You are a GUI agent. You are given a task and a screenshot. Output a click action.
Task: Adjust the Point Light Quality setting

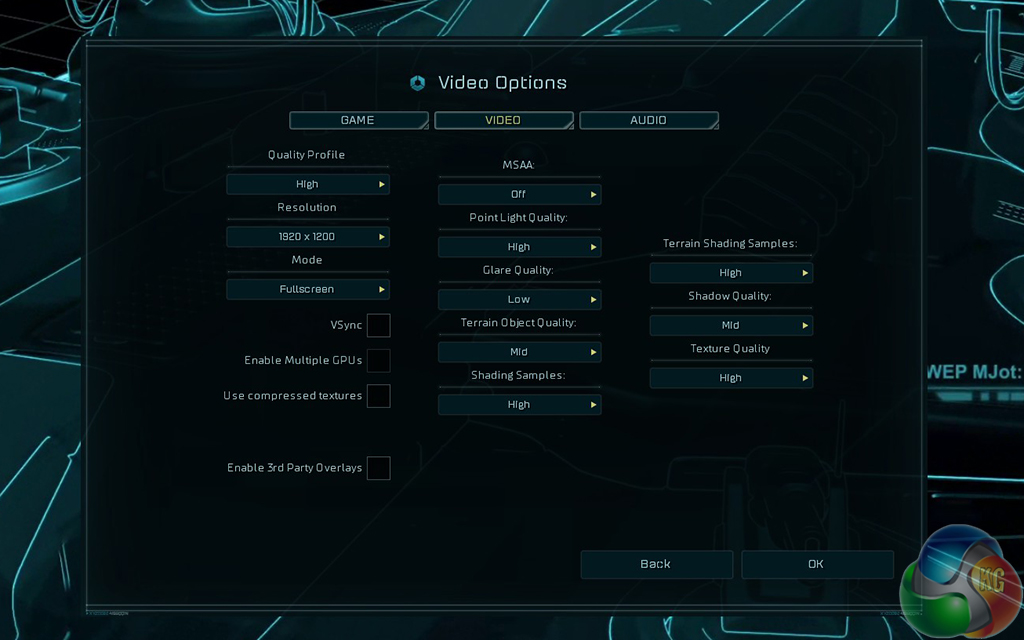point(519,247)
